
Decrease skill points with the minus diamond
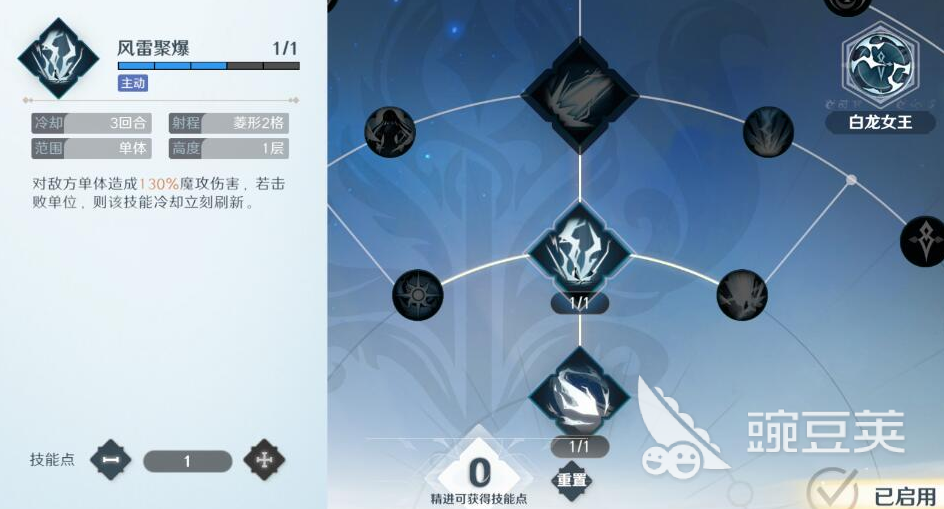(x=110, y=460)
